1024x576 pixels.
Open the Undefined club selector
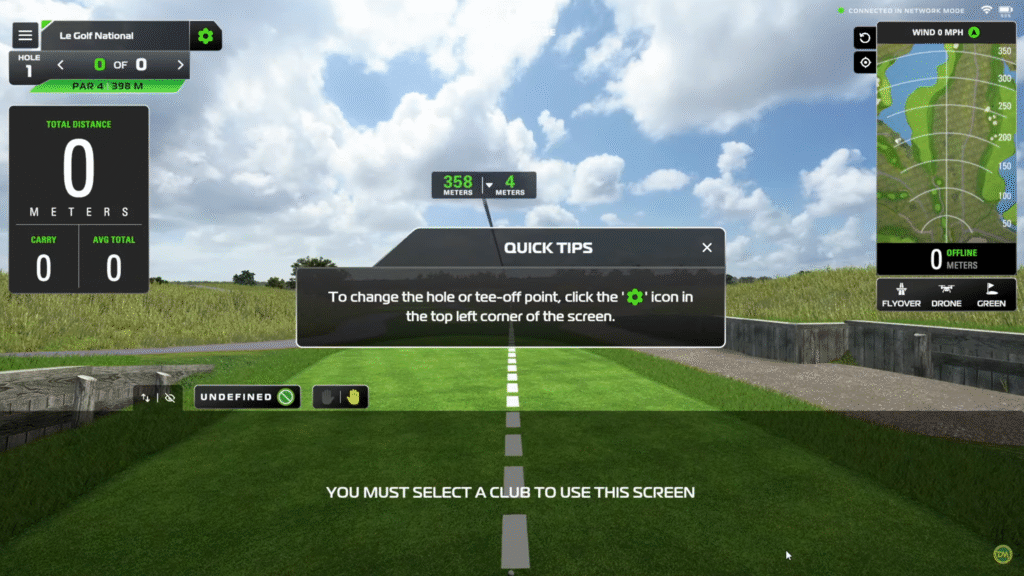pyautogui.click(x=247, y=397)
